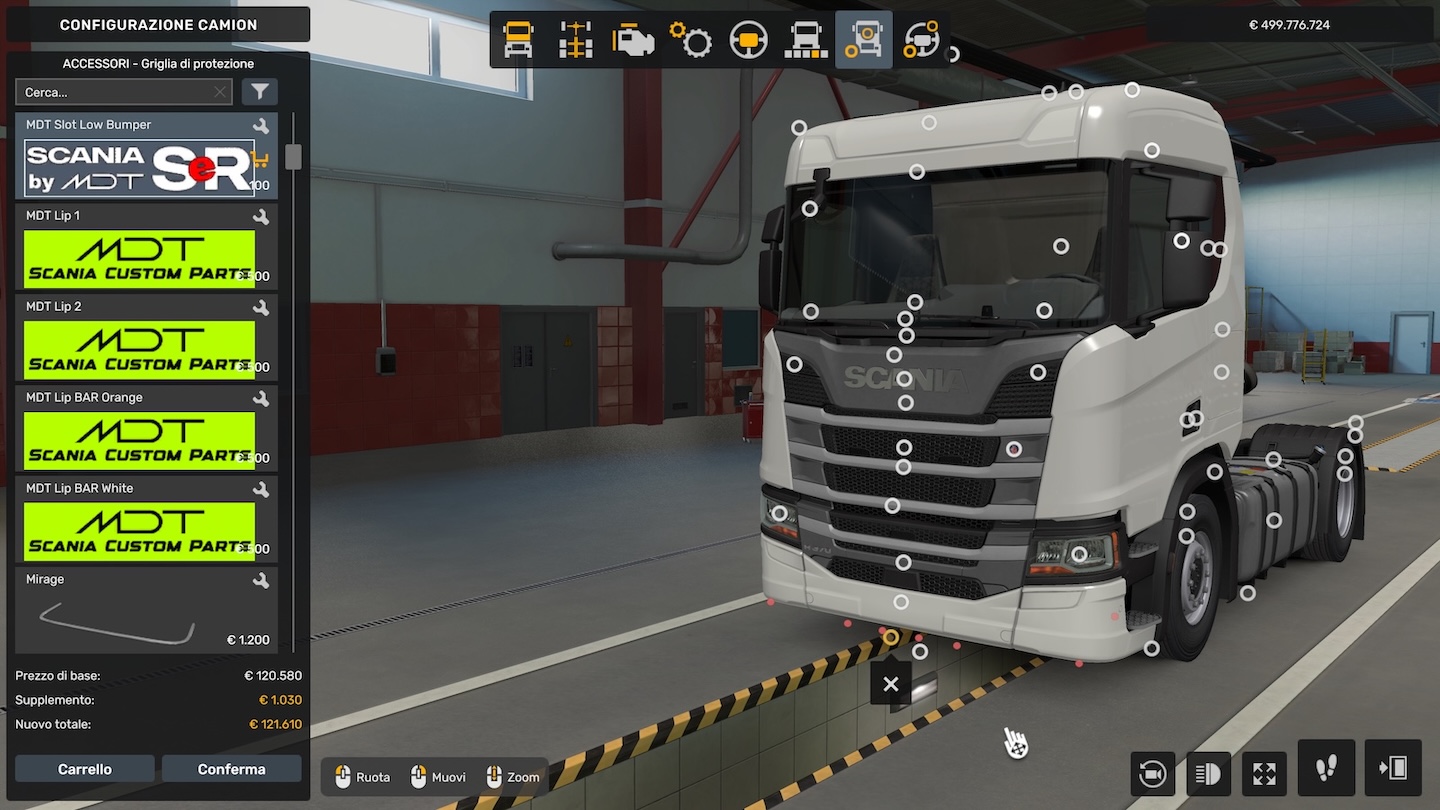Confirm the truck configuration with Conferma

[x=231, y=769]
